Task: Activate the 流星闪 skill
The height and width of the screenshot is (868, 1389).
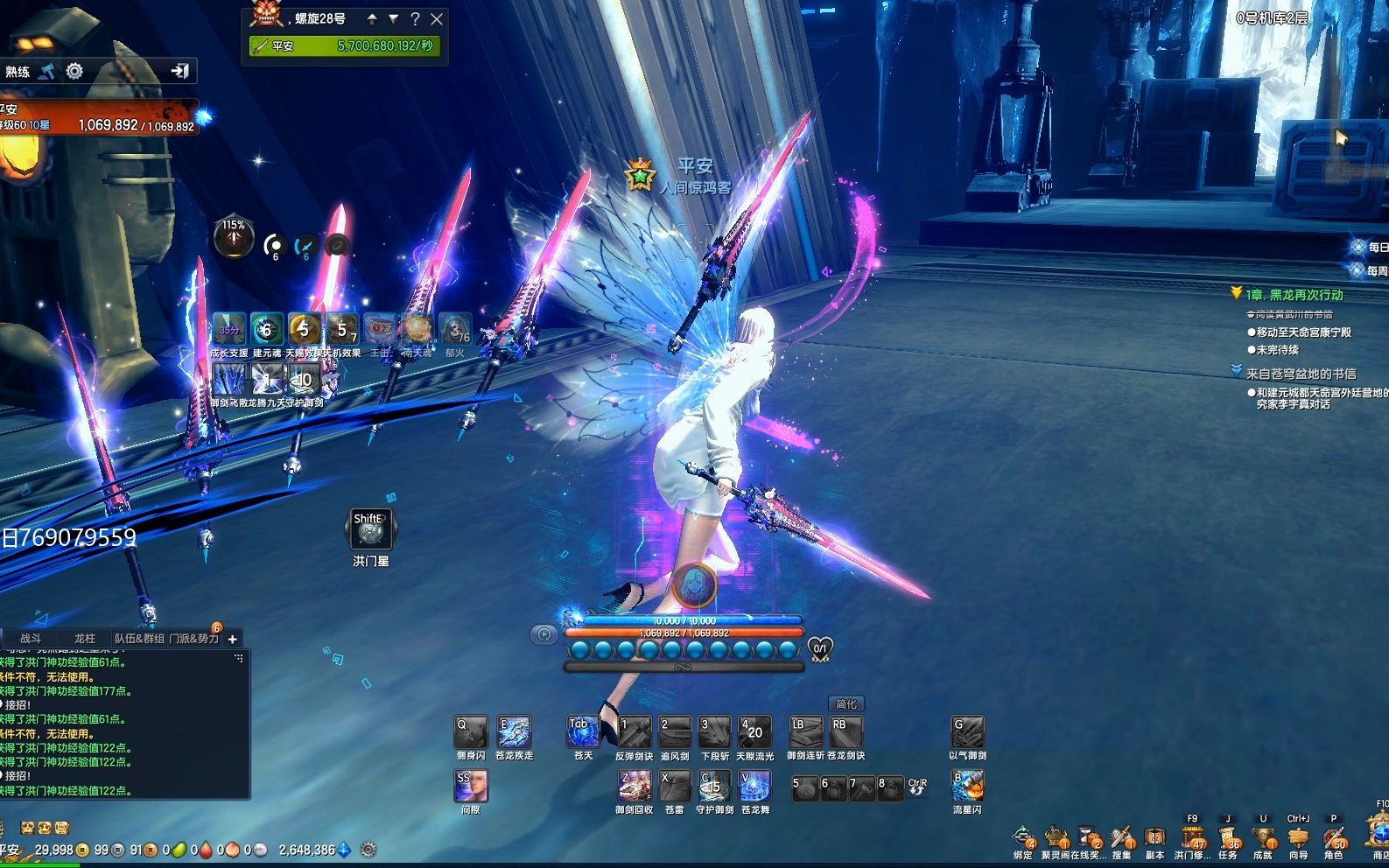Action: 968,787
